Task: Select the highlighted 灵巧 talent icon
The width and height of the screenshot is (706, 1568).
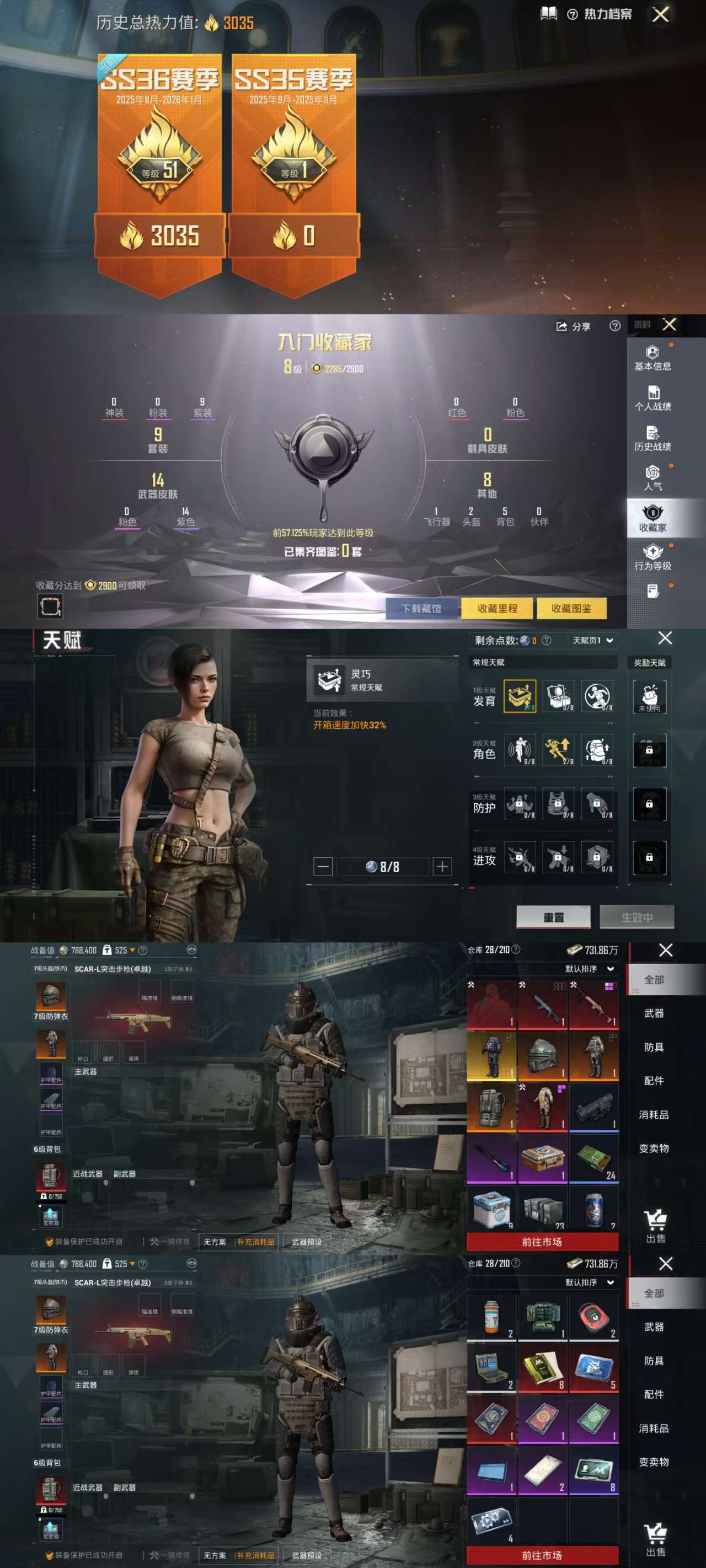Action: pos(520,696)
